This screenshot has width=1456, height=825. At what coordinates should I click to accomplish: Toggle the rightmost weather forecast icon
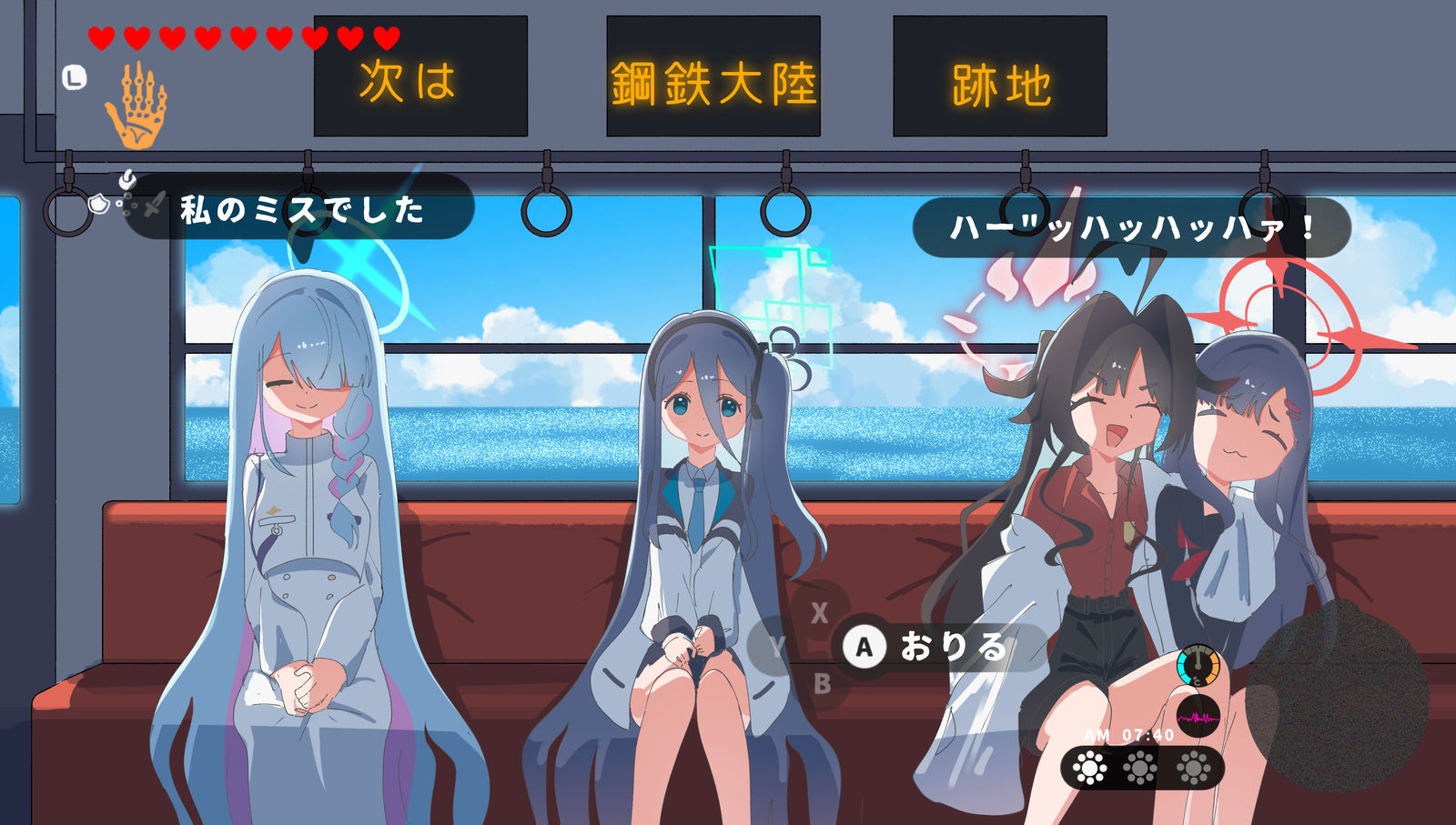point(1192,767)
